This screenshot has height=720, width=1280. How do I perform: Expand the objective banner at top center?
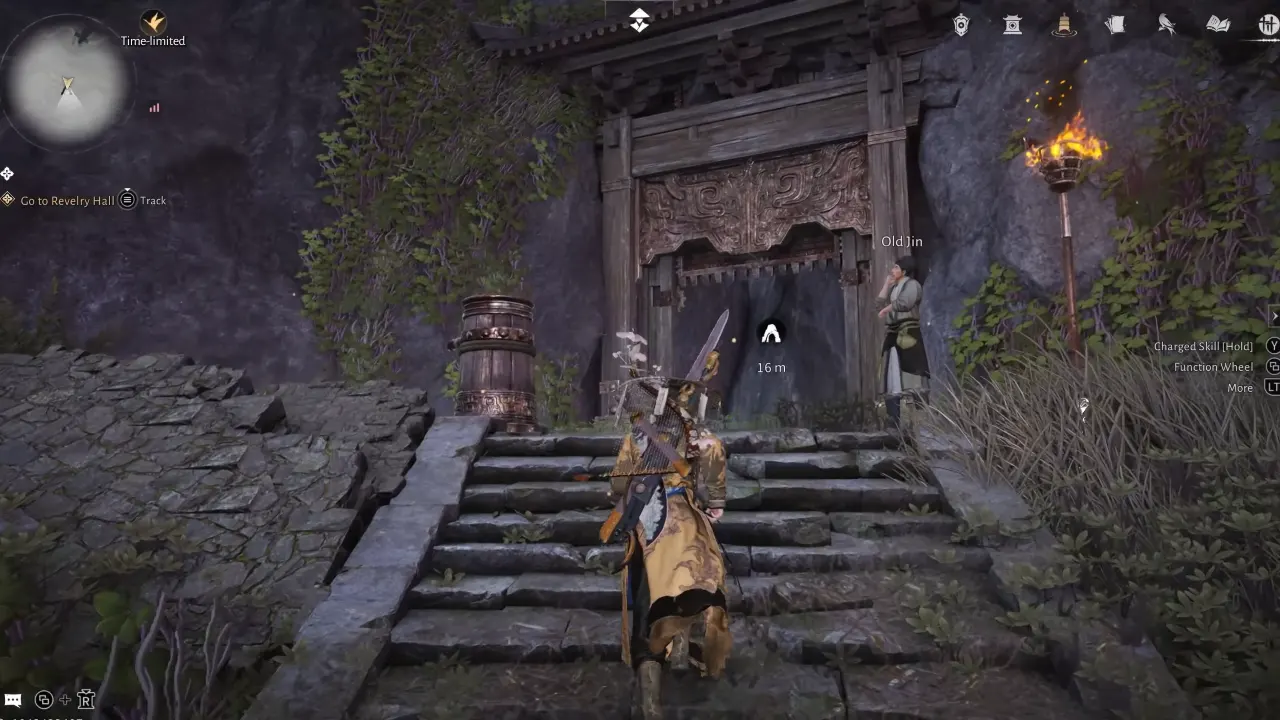[x=639, y=20]
